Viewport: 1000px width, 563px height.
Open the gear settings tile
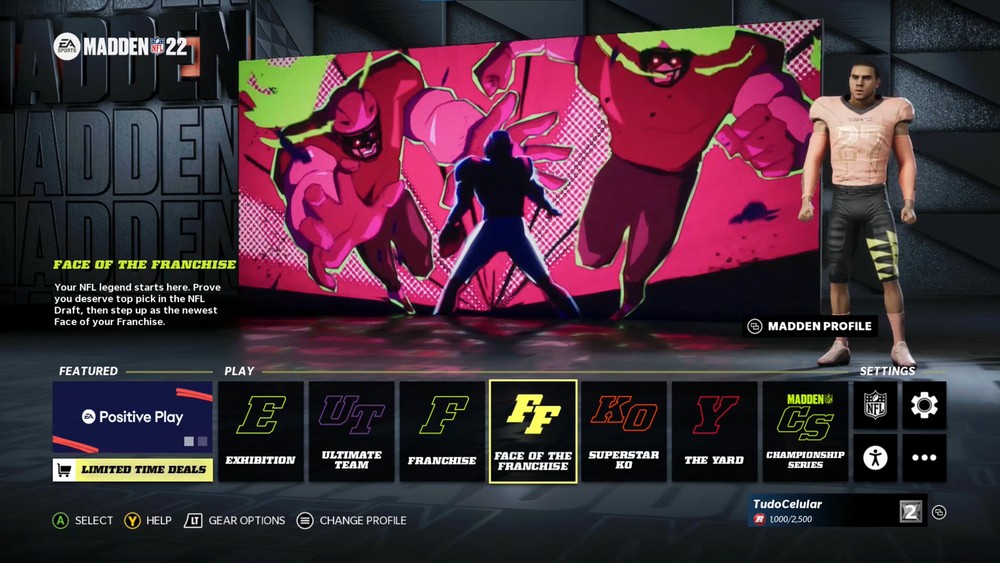[x=924, y=405]
